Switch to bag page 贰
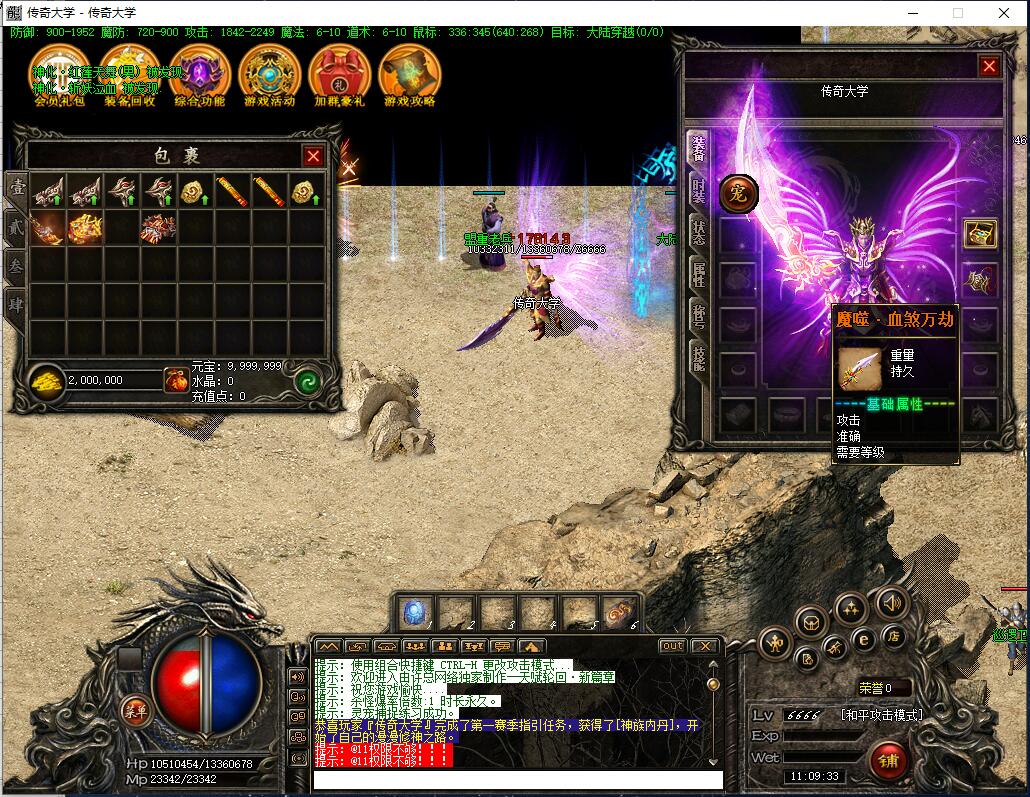 coord(17,226)
